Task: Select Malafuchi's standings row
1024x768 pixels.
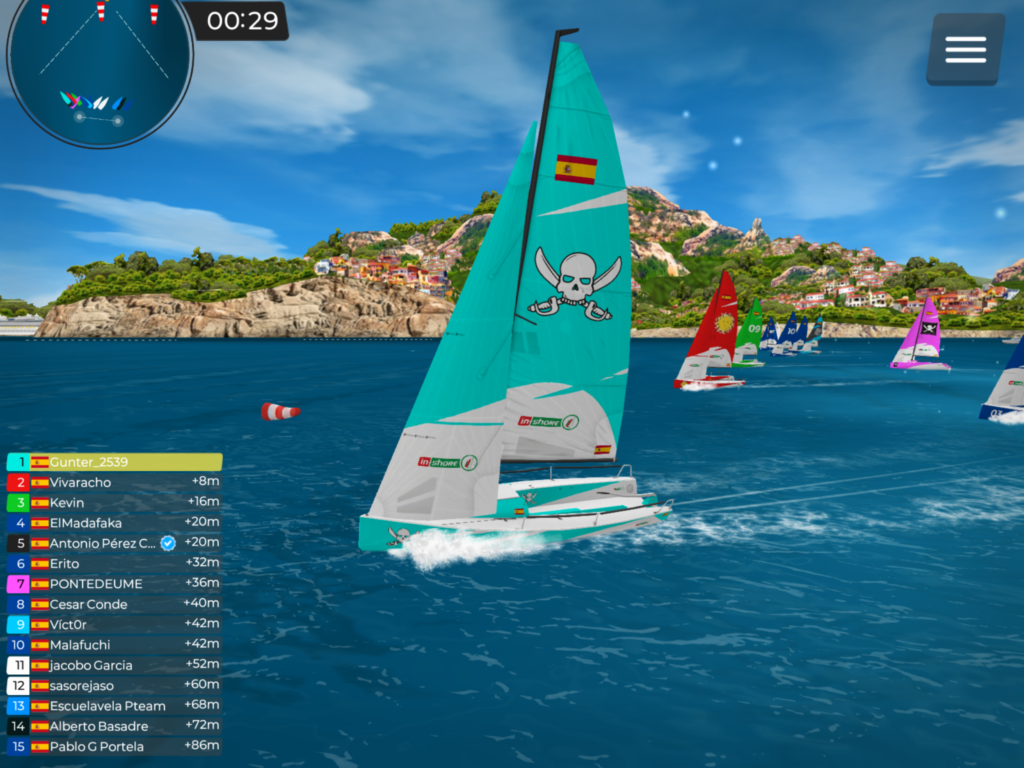Action: [x=114, y=645]
